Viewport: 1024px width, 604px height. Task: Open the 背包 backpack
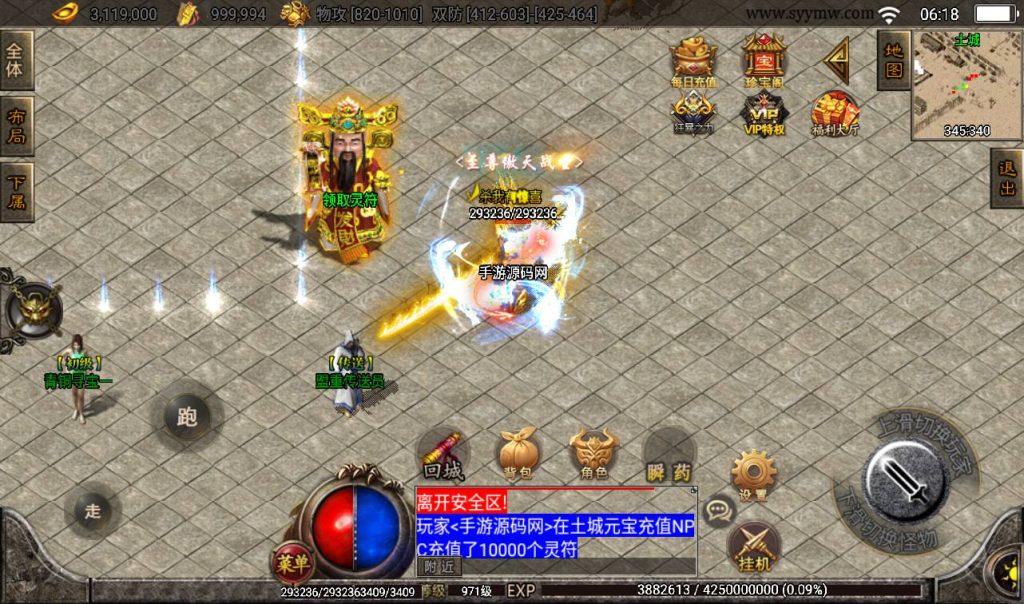tap(519, 454)
